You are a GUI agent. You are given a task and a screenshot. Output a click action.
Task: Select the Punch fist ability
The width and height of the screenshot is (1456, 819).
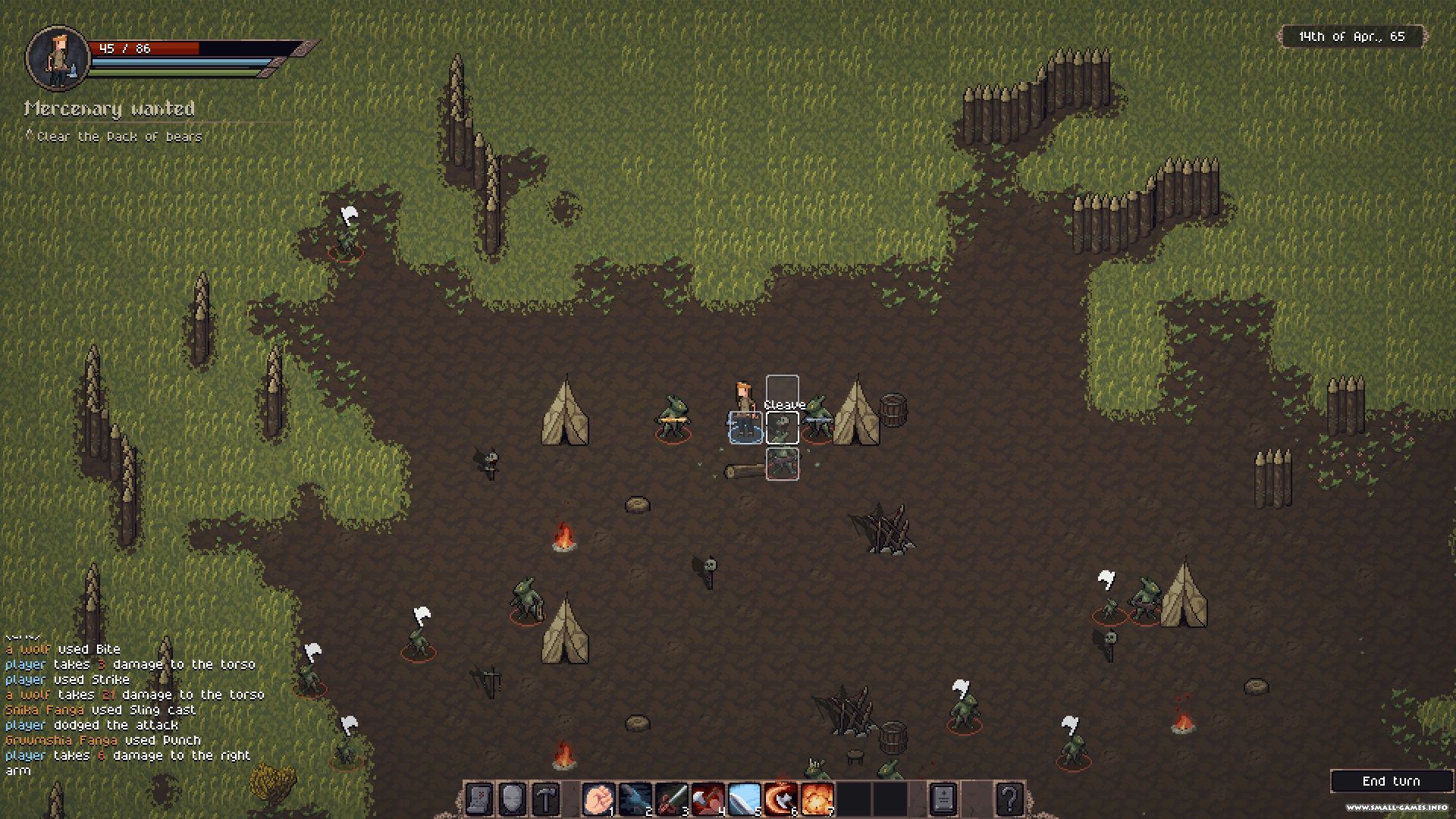[x=598, y=799]
